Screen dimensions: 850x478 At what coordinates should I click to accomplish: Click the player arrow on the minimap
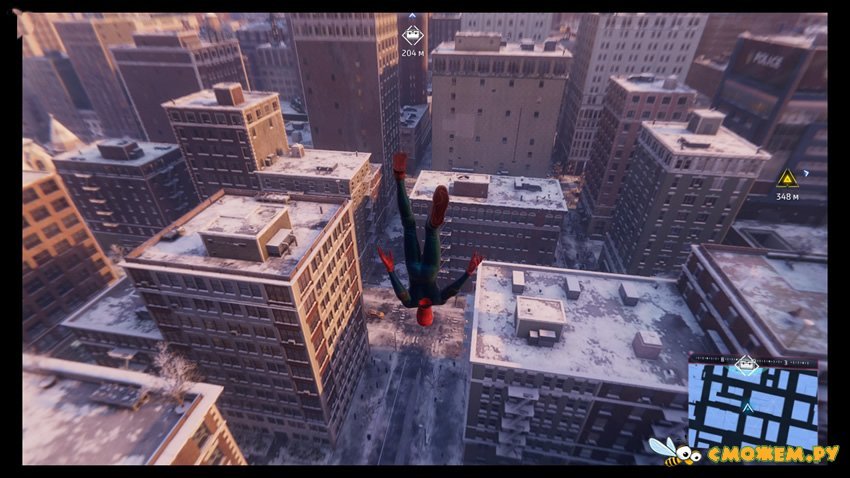748,406
